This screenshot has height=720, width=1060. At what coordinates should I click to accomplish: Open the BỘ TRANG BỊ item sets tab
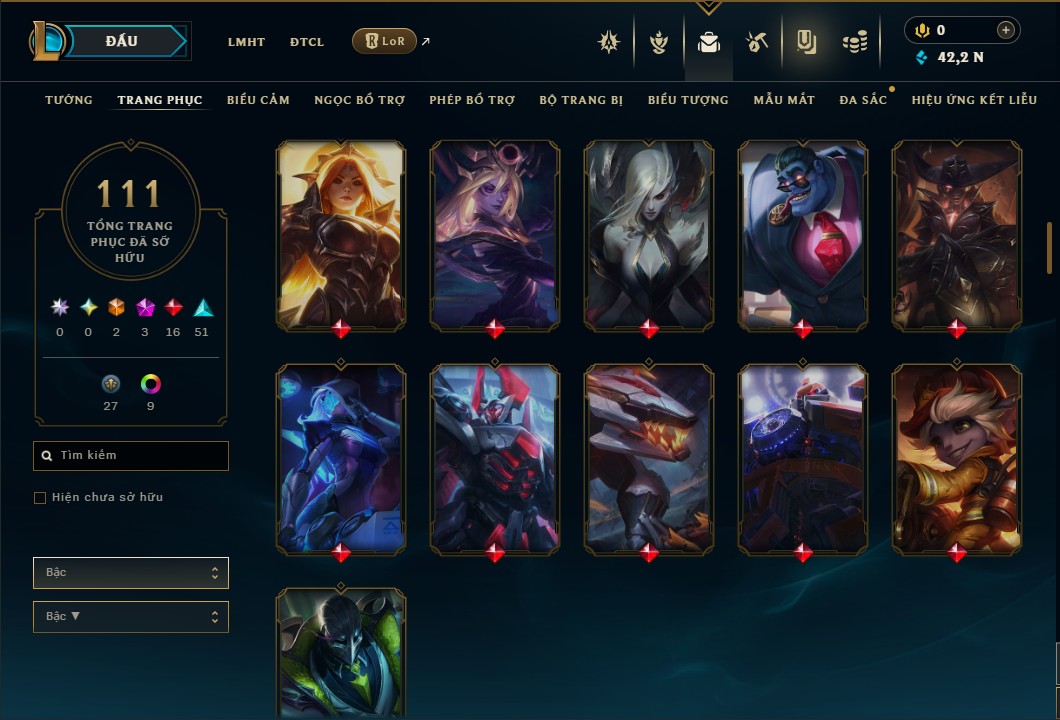click(x=581, y=100)
